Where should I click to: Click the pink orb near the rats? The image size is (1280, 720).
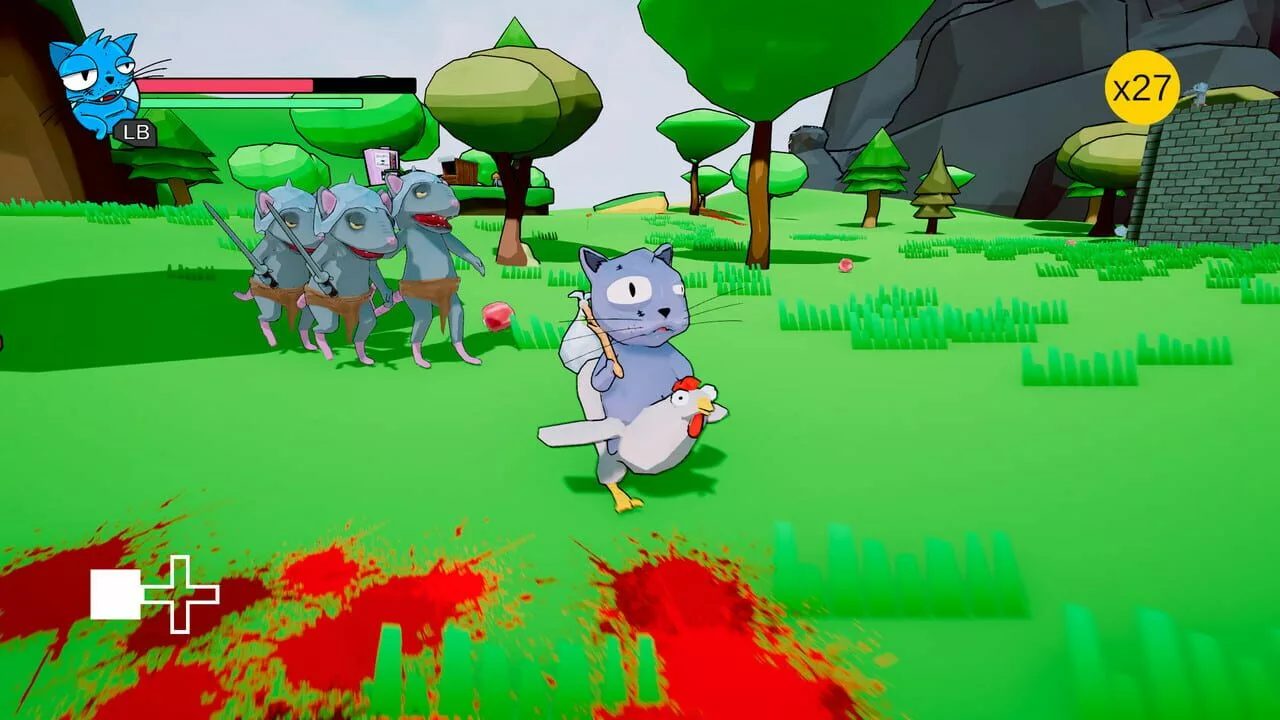click(500, 315)
